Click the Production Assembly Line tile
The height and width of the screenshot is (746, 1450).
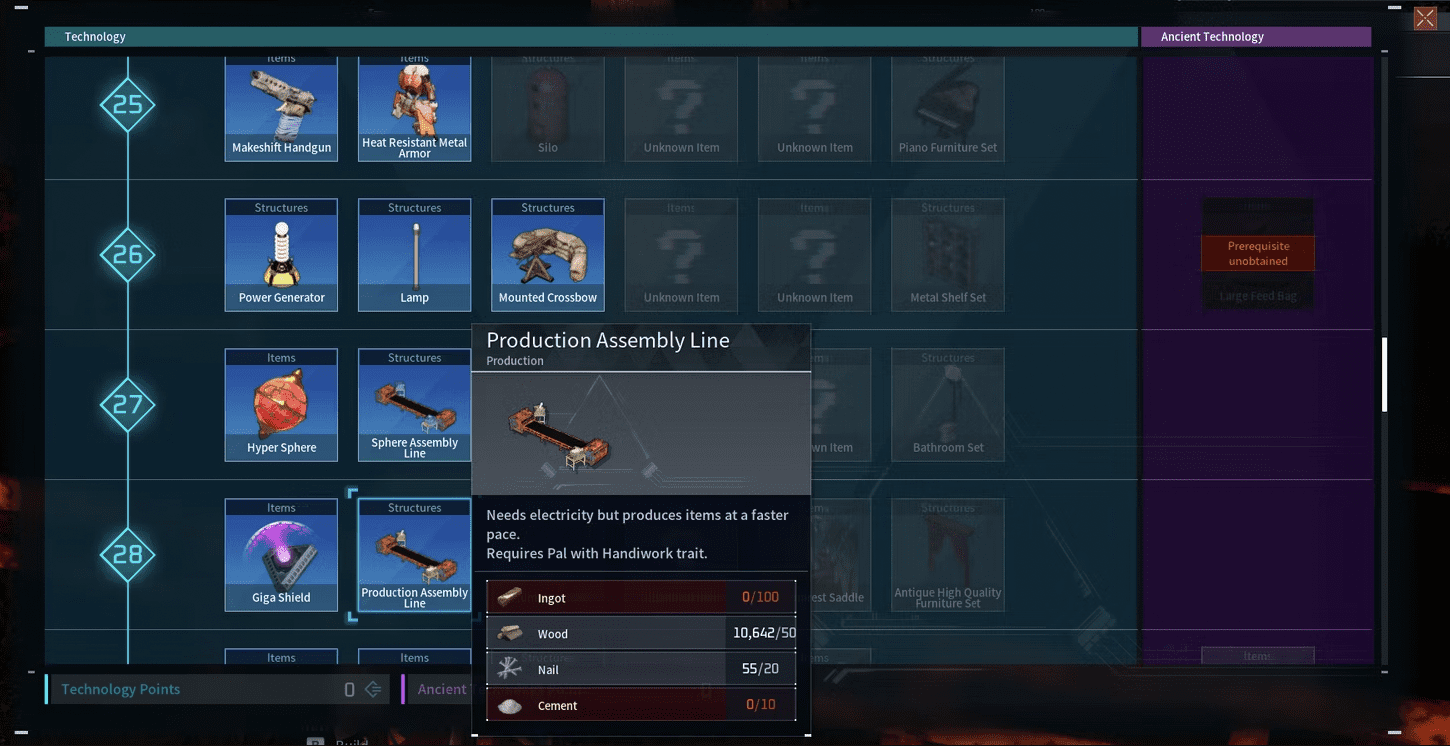tap(415, 555)
